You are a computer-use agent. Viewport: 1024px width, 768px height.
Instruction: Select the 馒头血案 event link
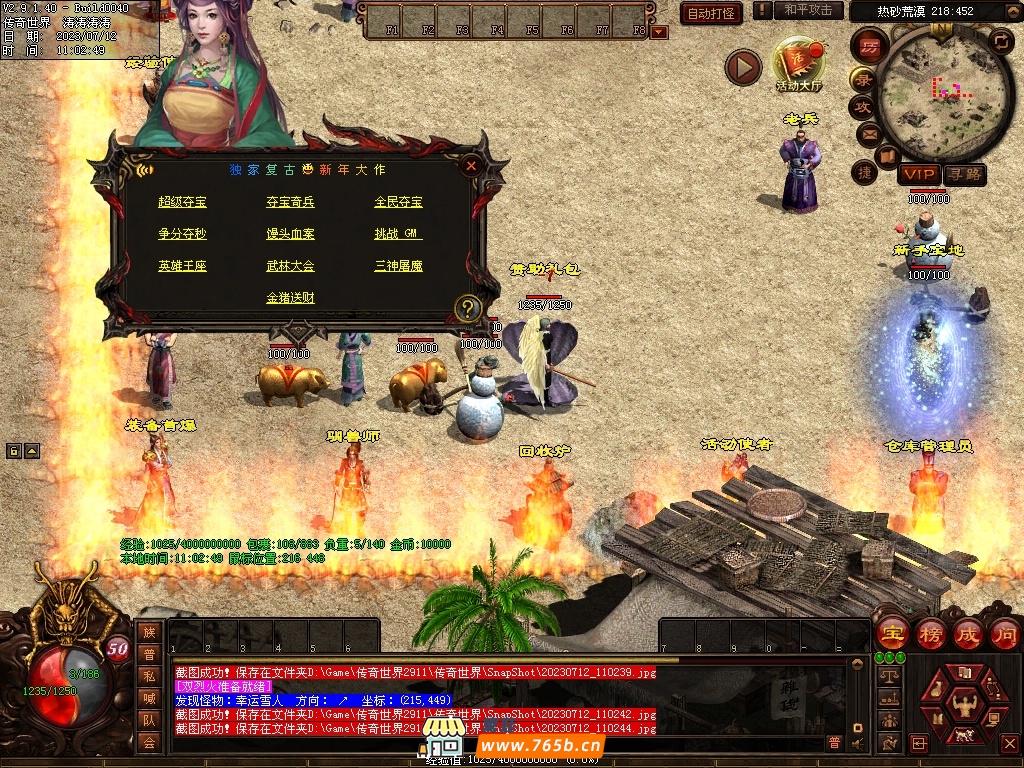(x=290, y=234)
